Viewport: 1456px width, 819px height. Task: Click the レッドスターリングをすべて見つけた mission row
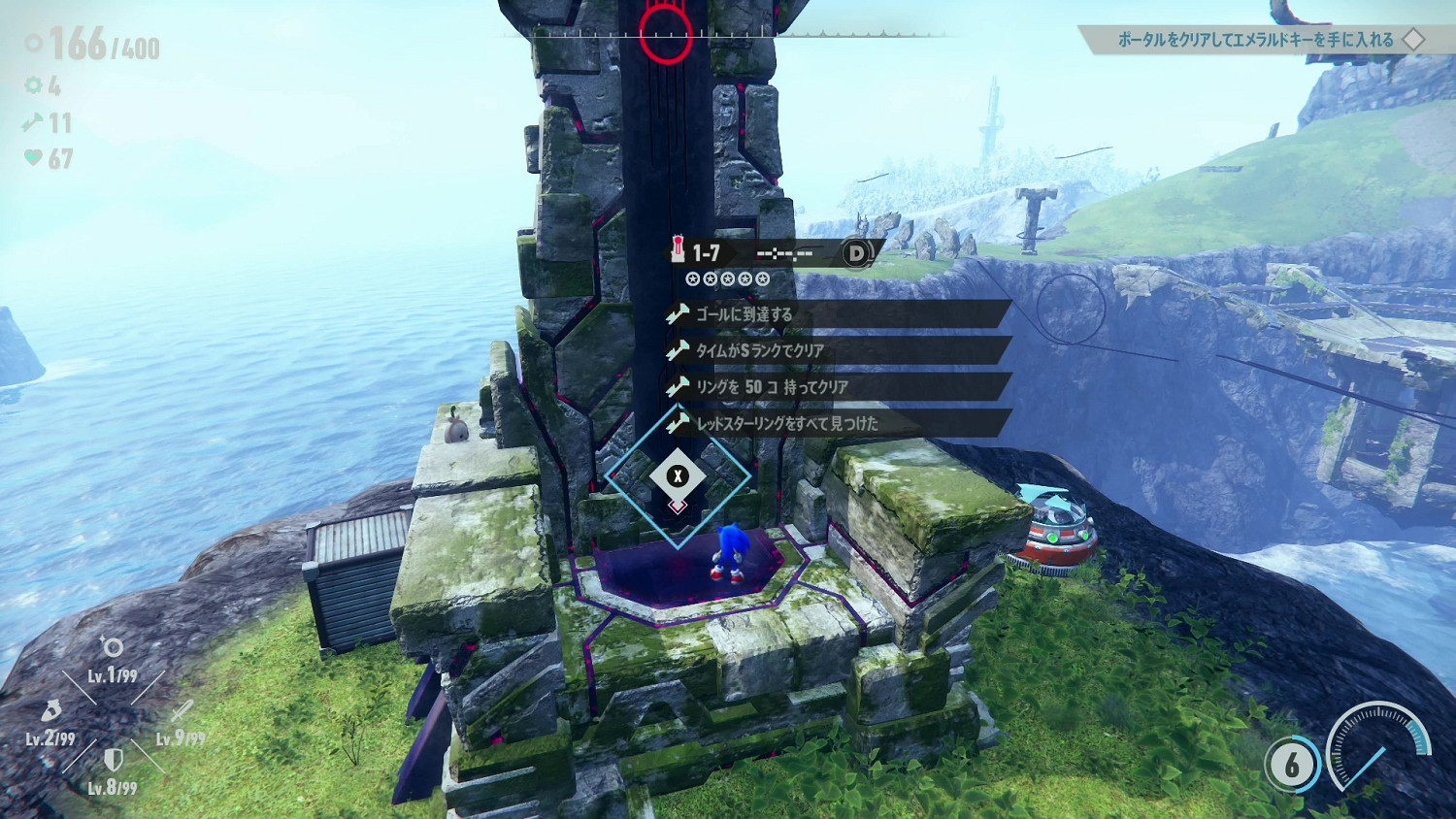click(x=839, y=423)
